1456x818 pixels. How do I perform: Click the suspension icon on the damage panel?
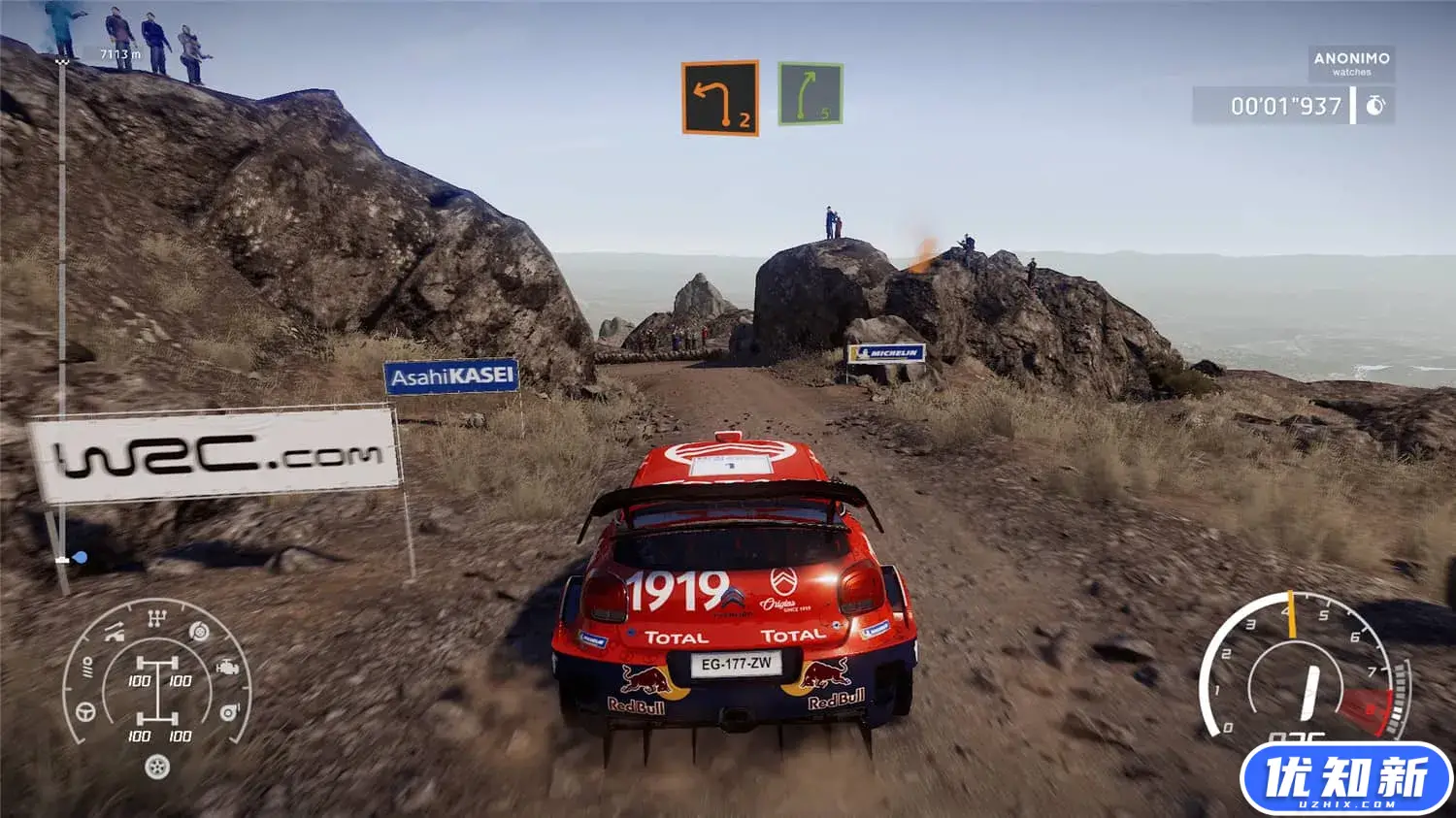click(113, 632)
